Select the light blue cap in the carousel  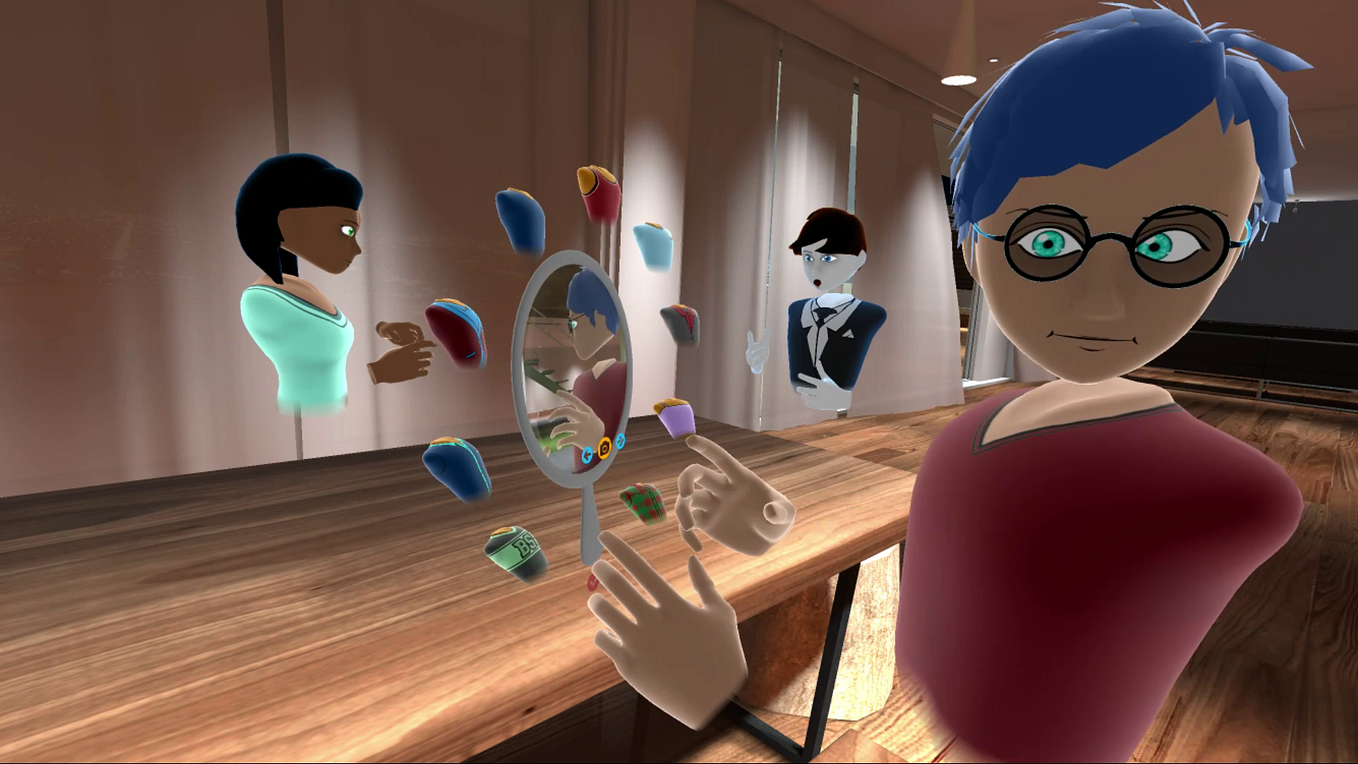point(654,247)
